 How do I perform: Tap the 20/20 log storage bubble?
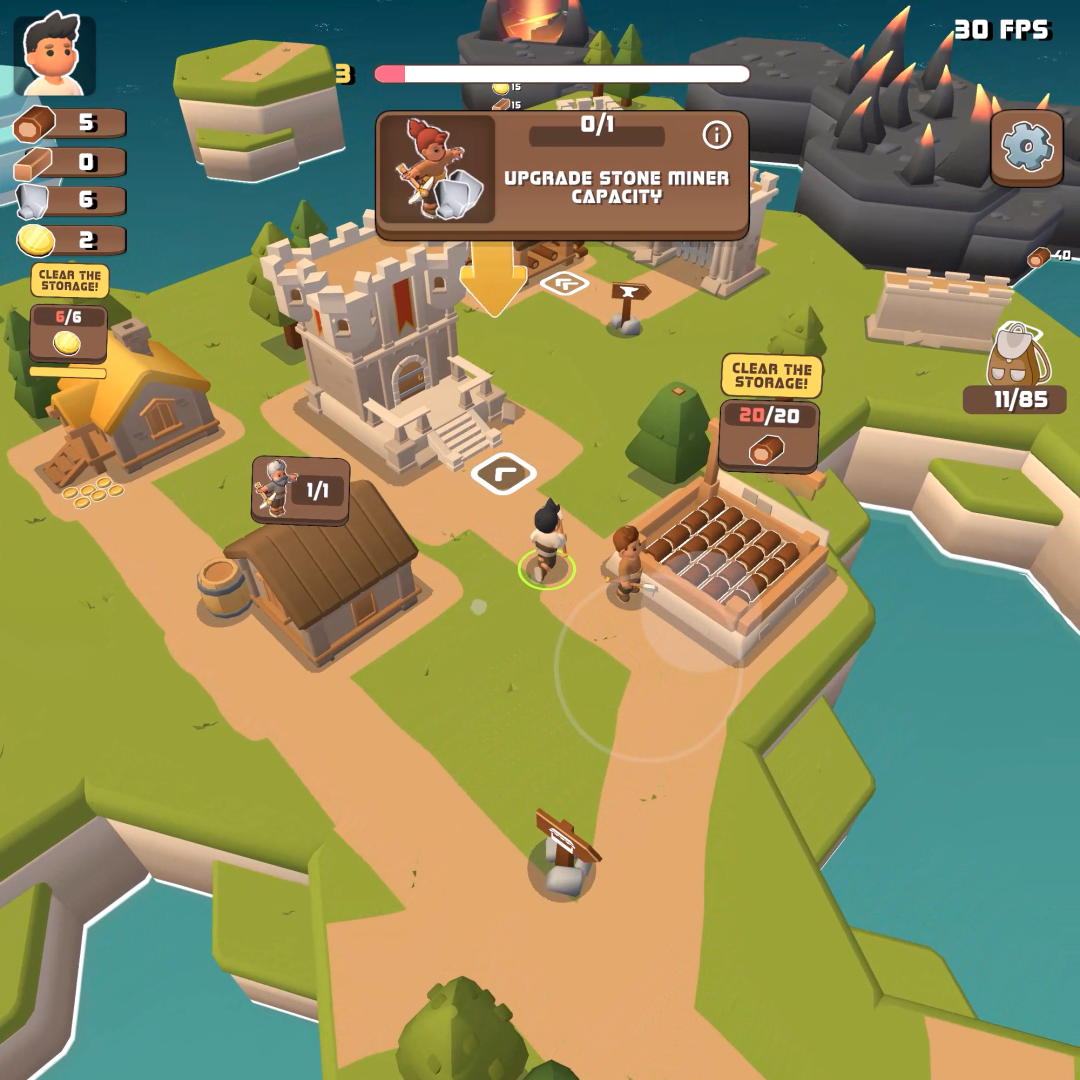pyautogui.click(x=769, y=435)
